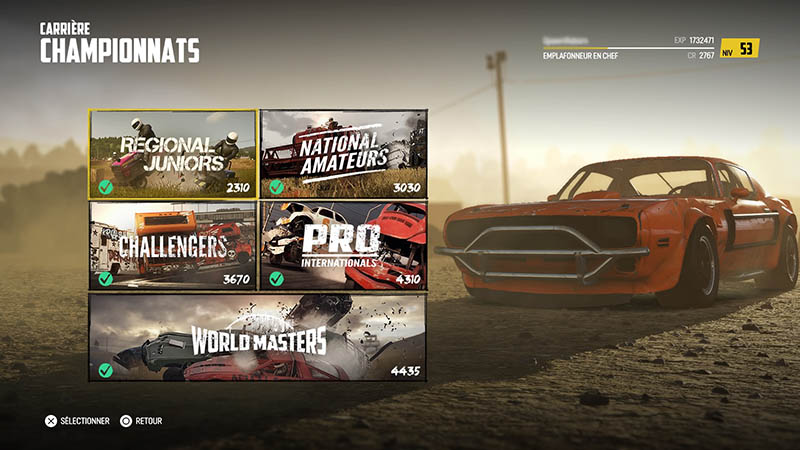800x450 pixels.
Task: Enter the Pro Internationals championship
Action: [x=343, y=245]
